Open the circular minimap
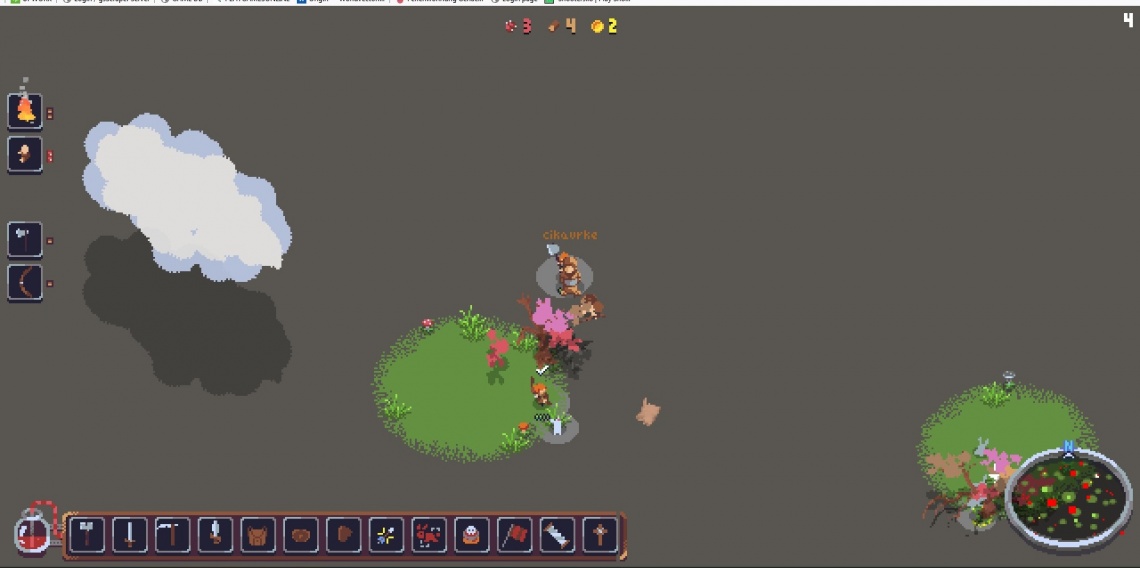Viewport: 1140px width, 568px height. [1068, 496]
